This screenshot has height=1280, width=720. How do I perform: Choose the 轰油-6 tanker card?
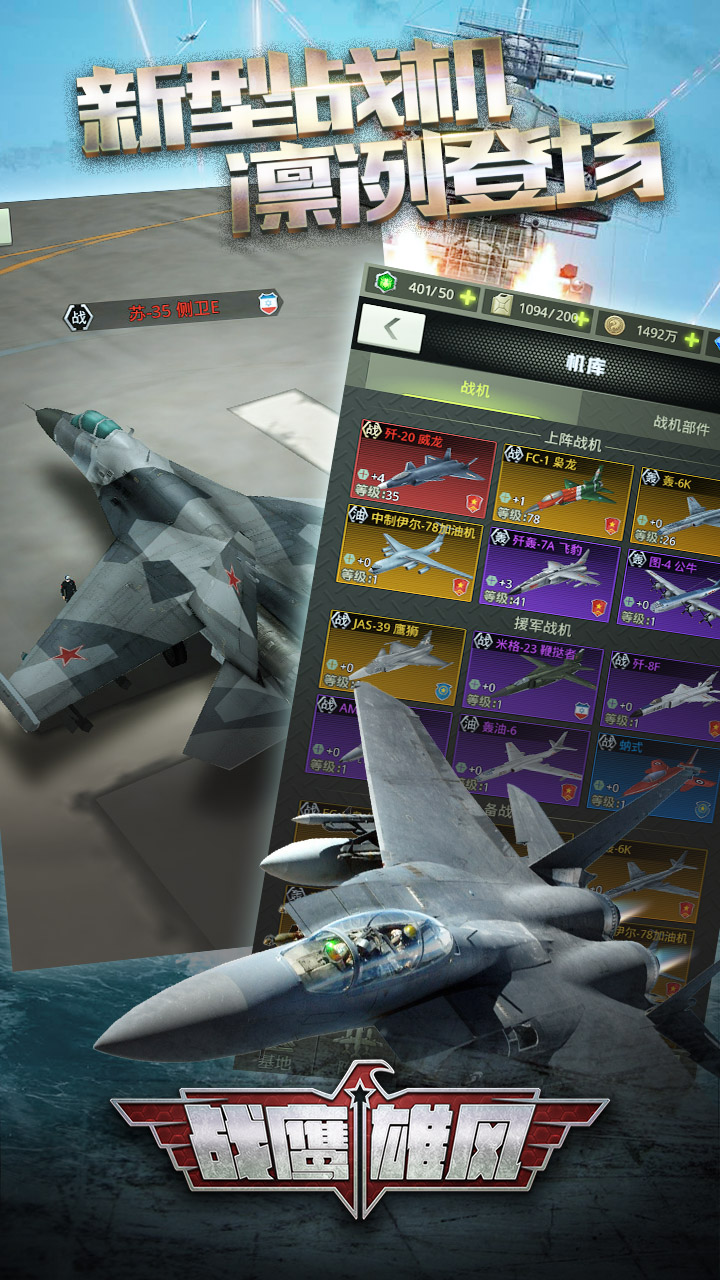click(519, 757)
